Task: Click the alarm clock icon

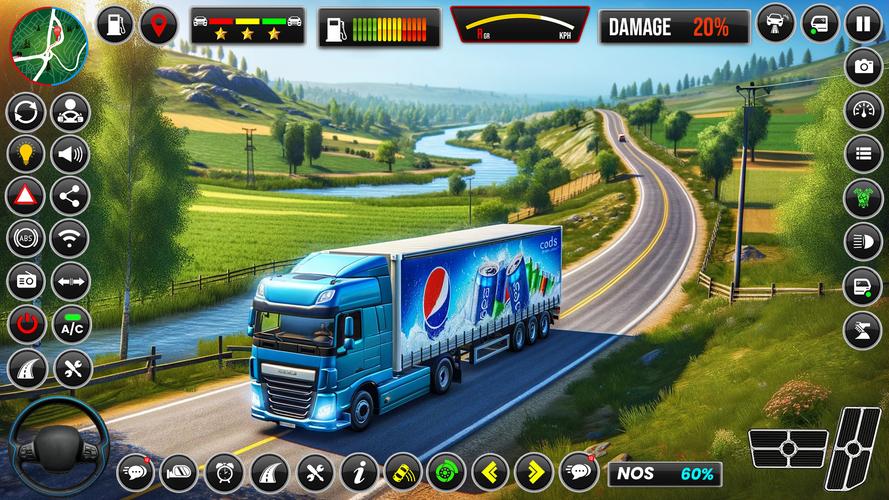Action: 223,471
